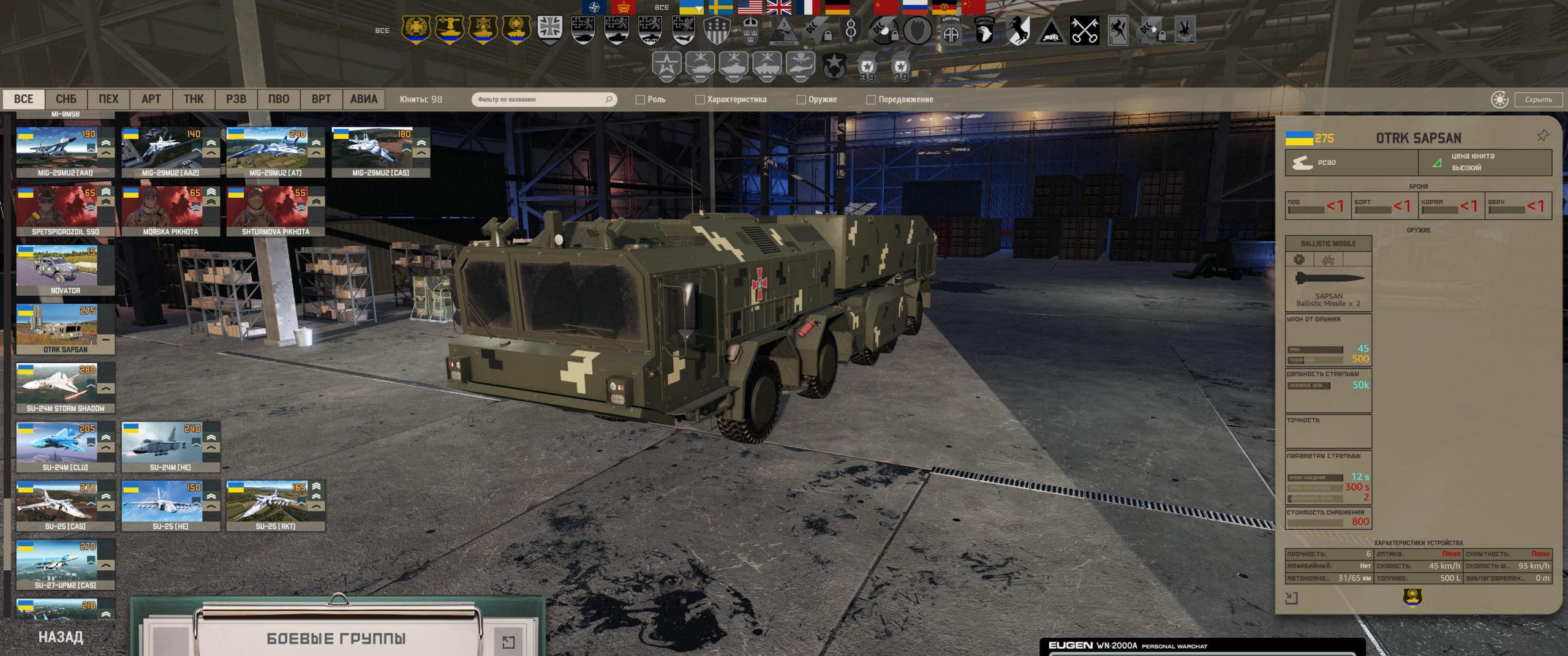This screenshot has height=656, width=1568.
Task: Open the ПЕХ infantry tab
Action: coord(108,99)
